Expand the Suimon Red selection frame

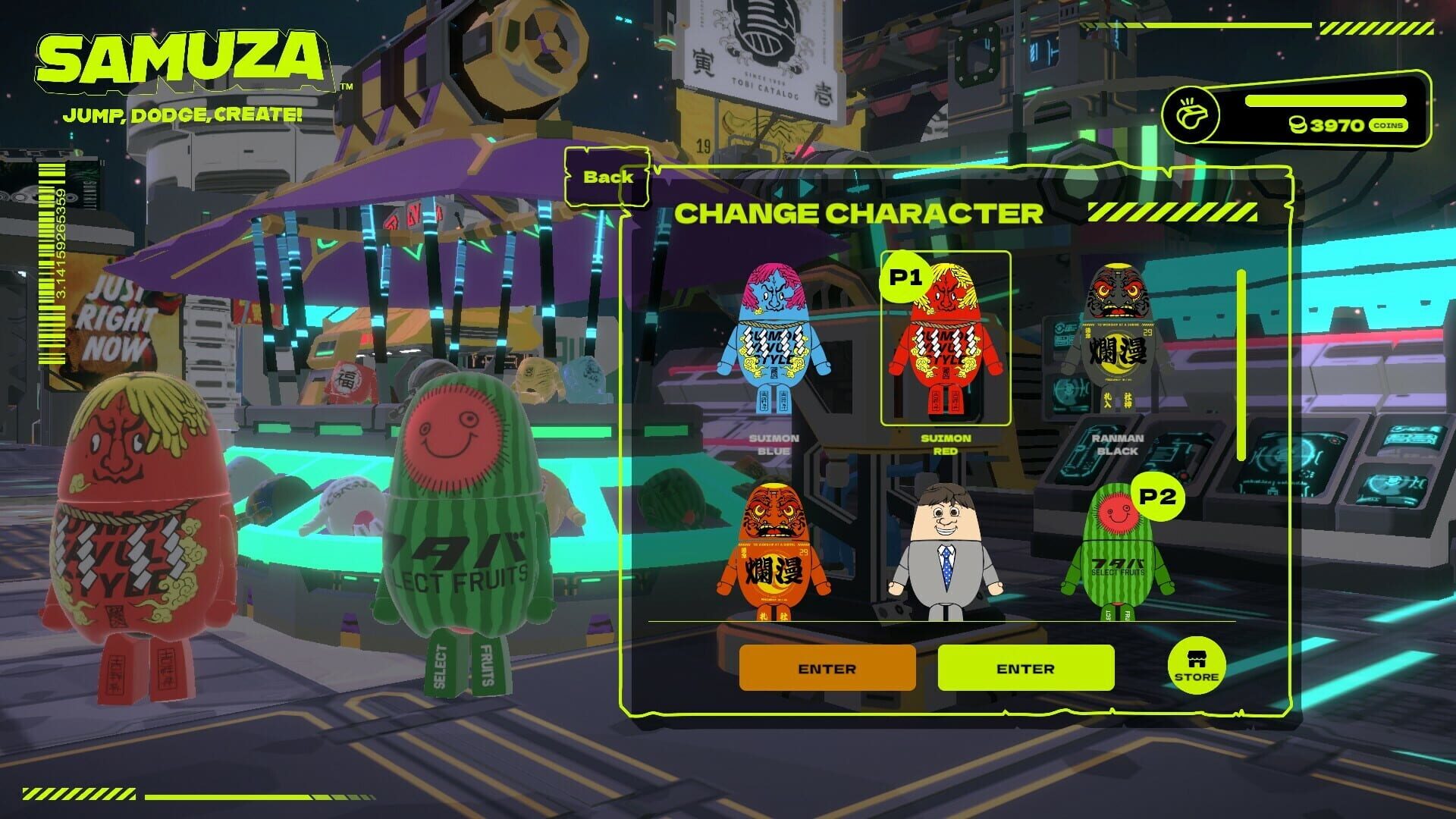[947, 337]
